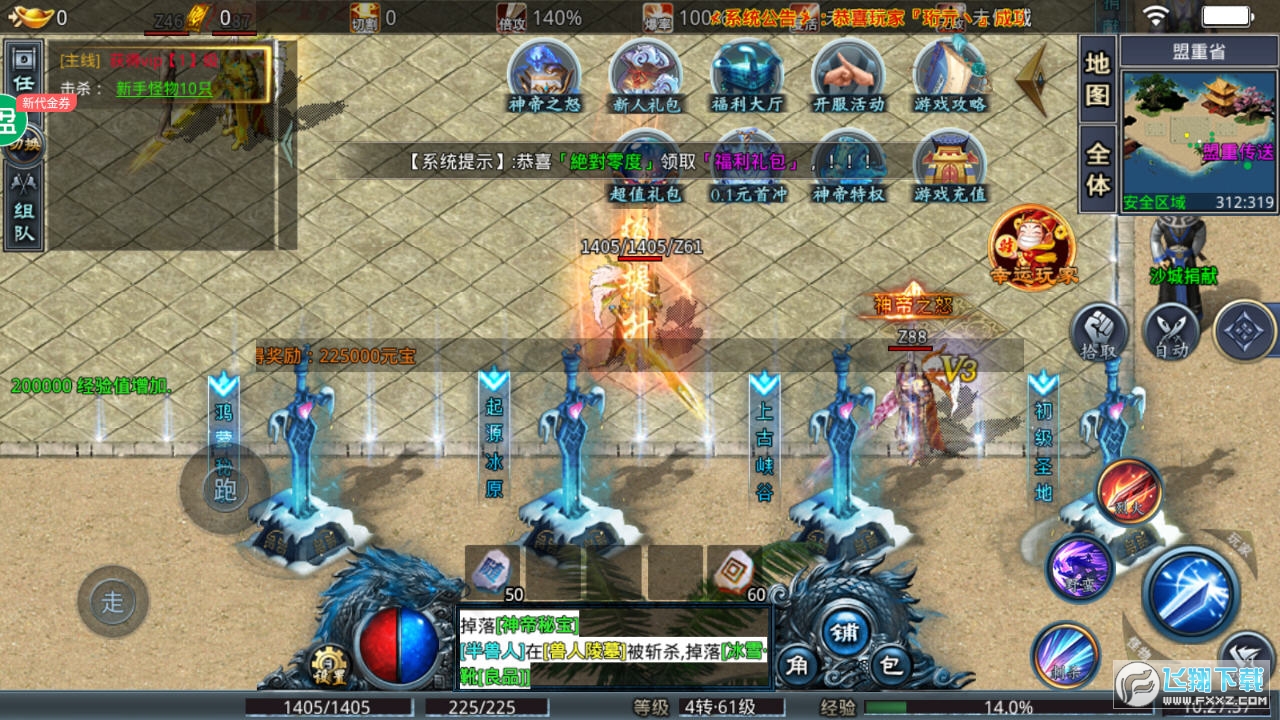Open the 包 bag button
Viewport: 1280px width, 720px height.
click(x=890, y=663)
